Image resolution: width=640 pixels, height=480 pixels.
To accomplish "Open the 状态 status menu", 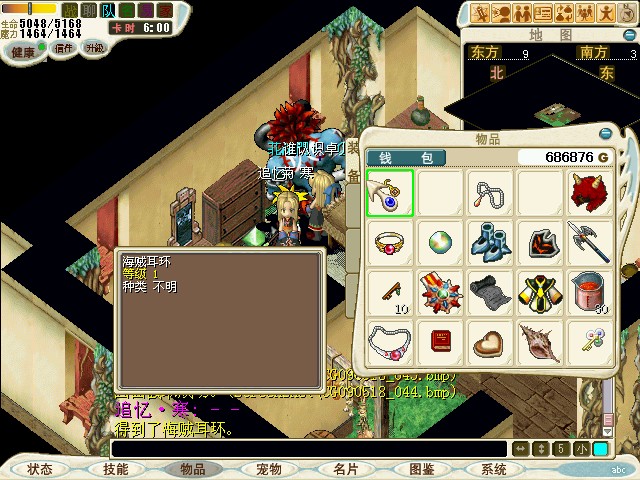I will (x=40, y=469).
